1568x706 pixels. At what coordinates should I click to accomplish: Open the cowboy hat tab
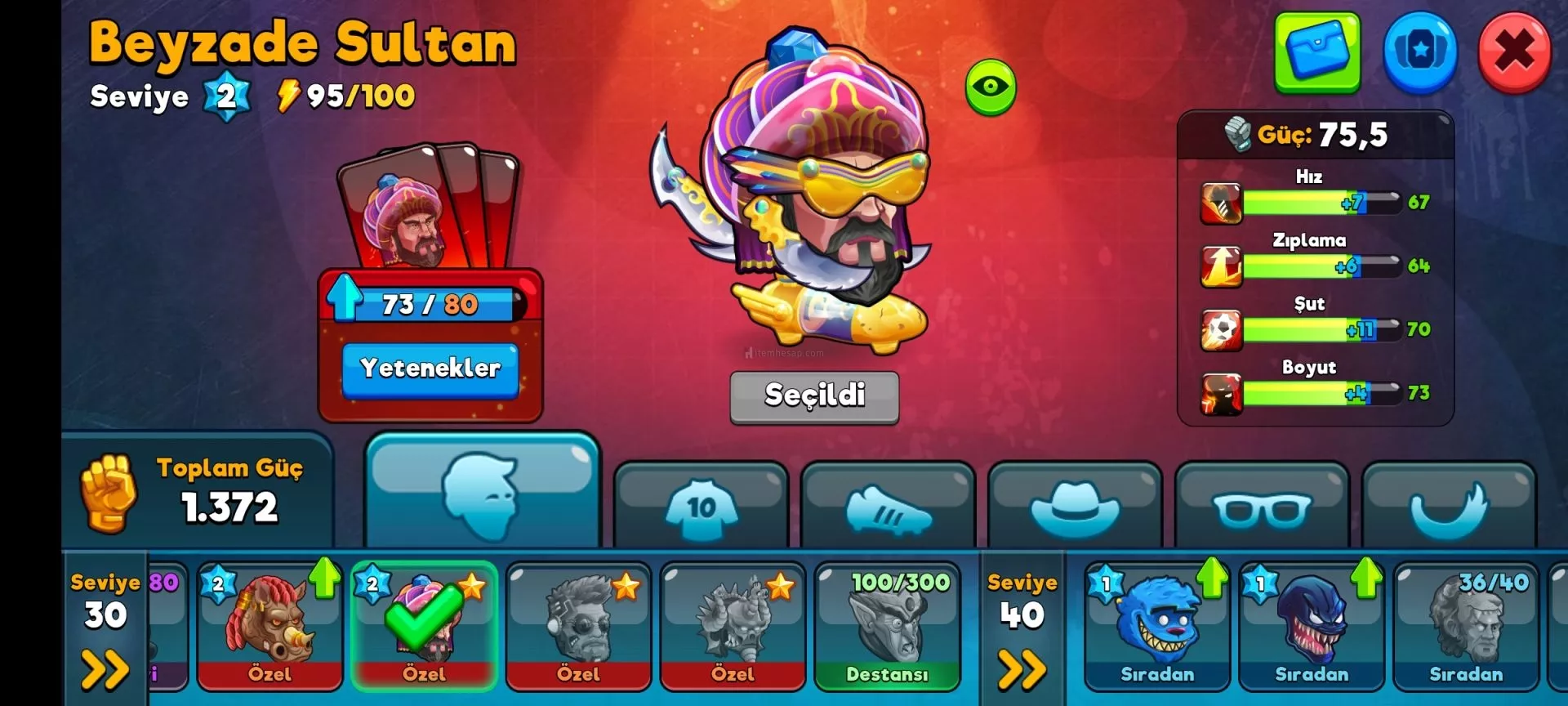[1074, 508]
